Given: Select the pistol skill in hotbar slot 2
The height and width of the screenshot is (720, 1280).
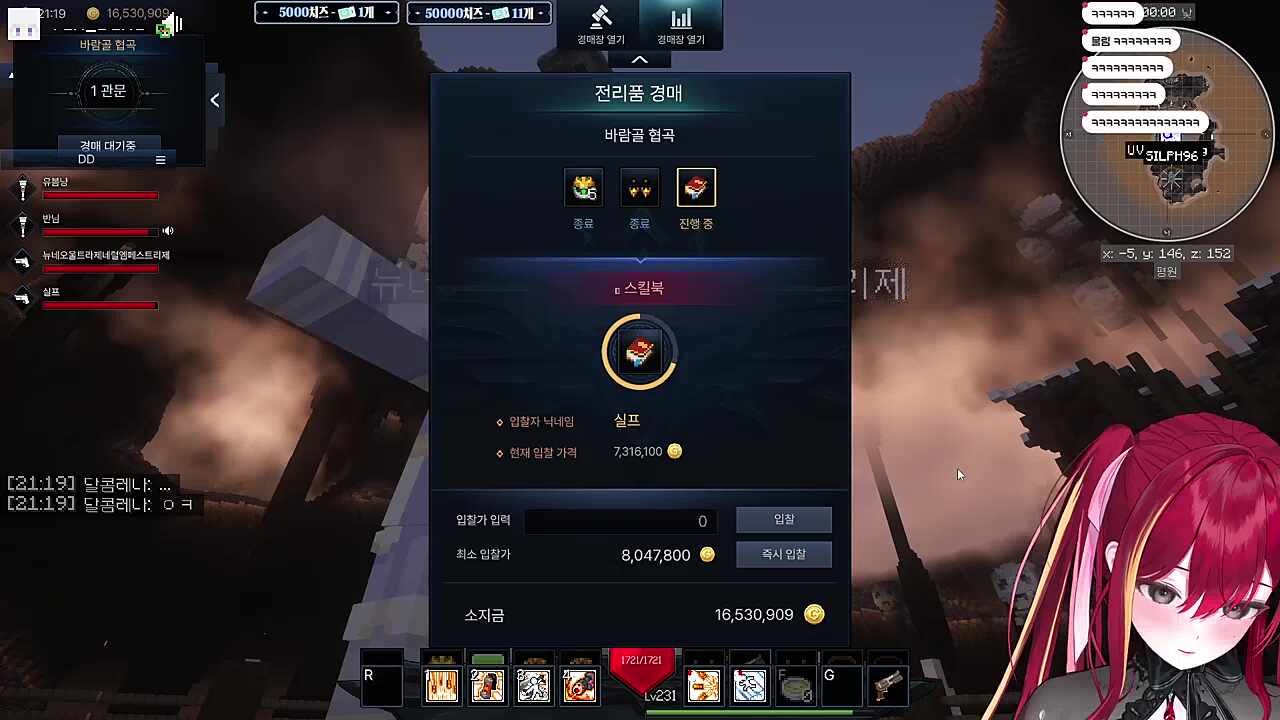Looking at the screenshot, I should [x=487, y=685].
